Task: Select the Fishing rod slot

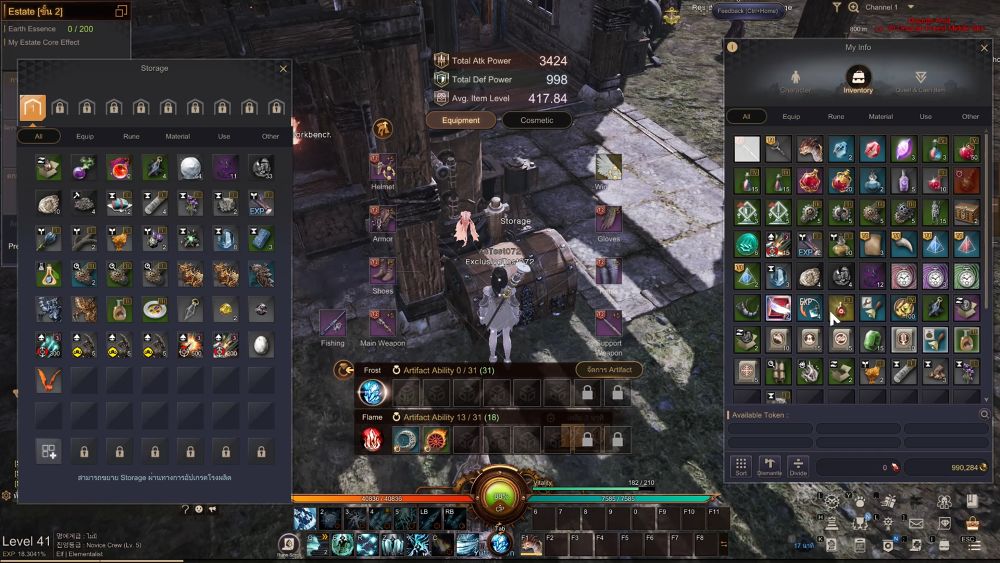Action: 333,324
